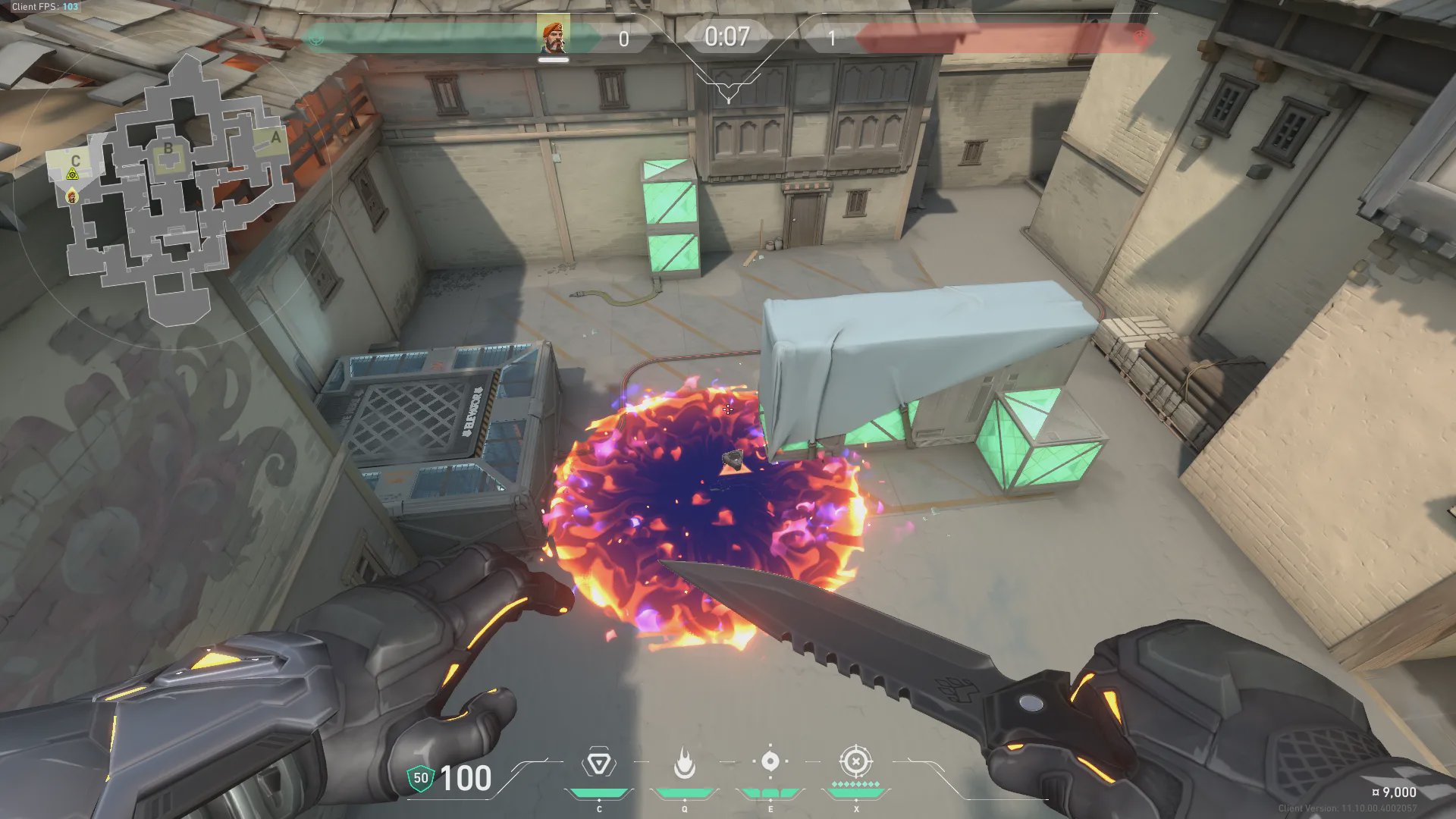Trigger the Orbital Strike ultimate icon

855,761
